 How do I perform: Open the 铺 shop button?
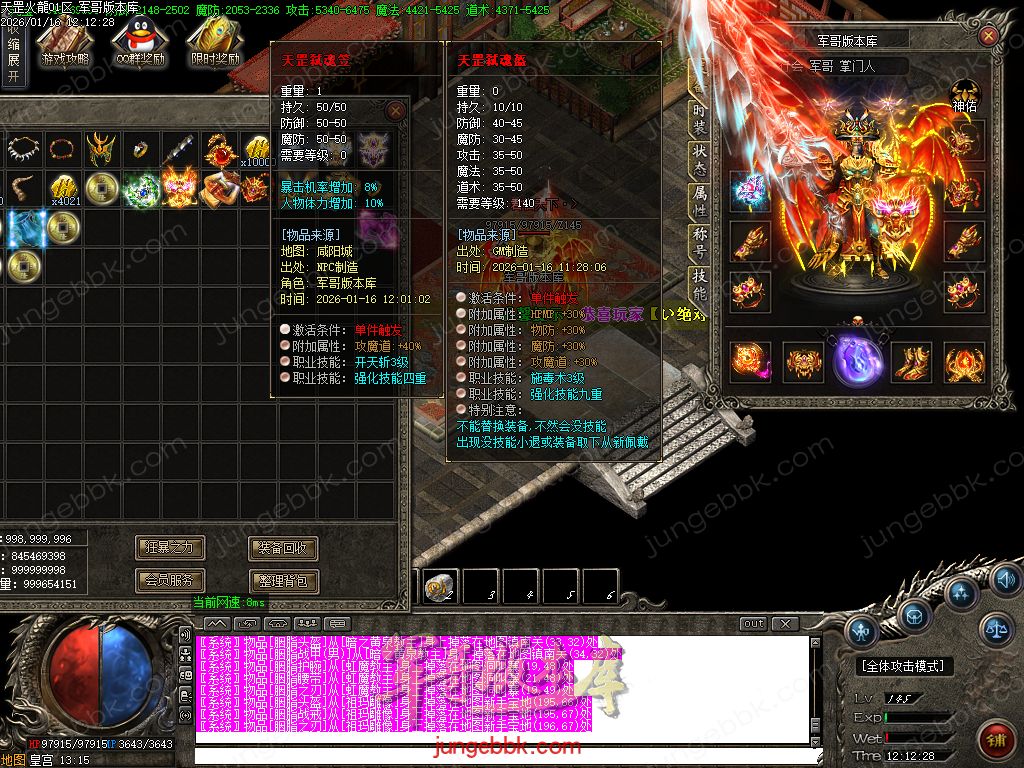995,741
